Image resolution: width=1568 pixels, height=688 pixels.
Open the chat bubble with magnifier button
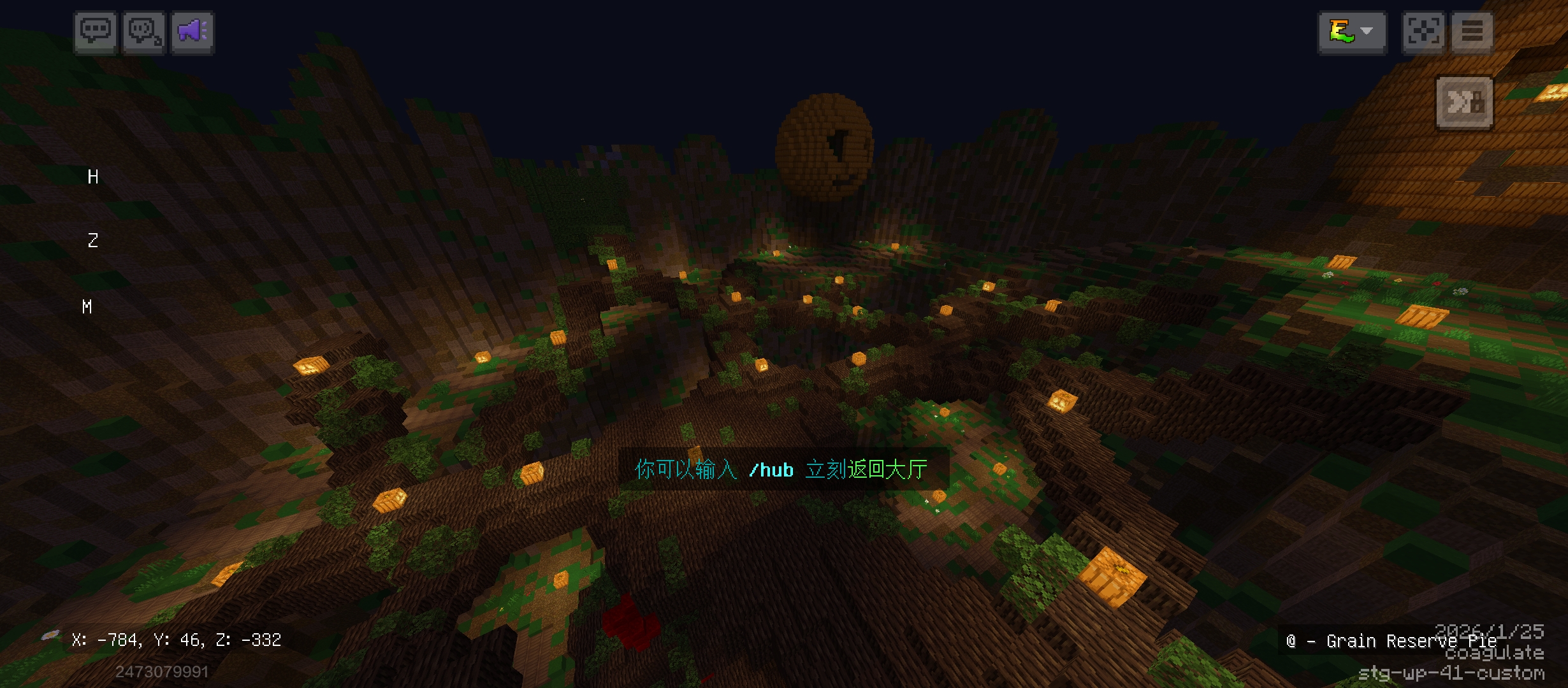click(144, 32)
